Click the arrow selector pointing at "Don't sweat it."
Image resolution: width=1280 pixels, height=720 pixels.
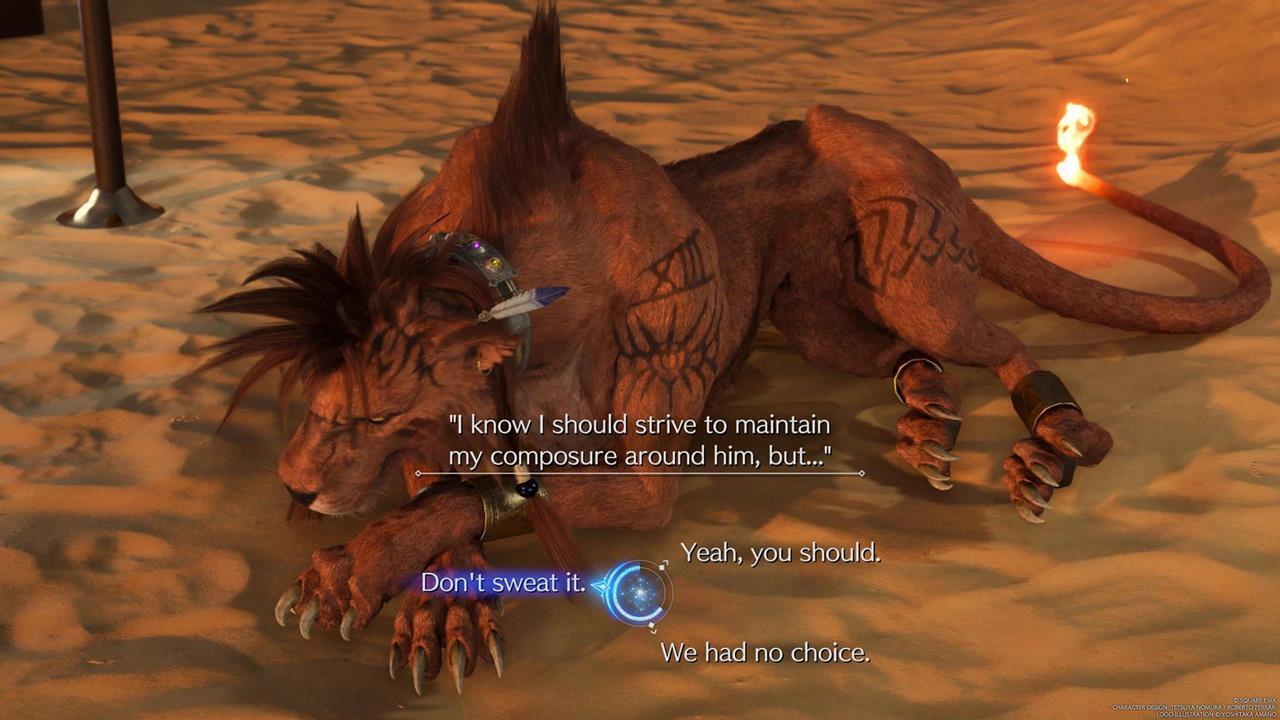601,585
